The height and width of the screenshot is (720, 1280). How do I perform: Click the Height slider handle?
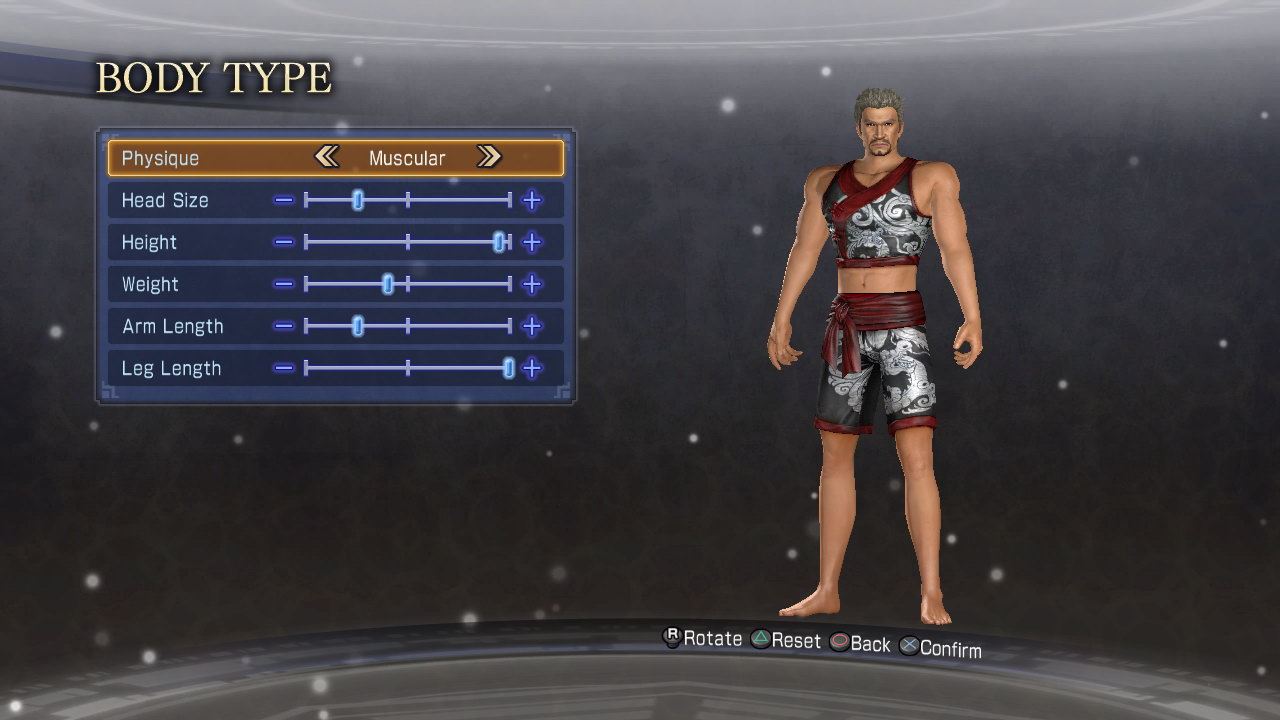499,242
